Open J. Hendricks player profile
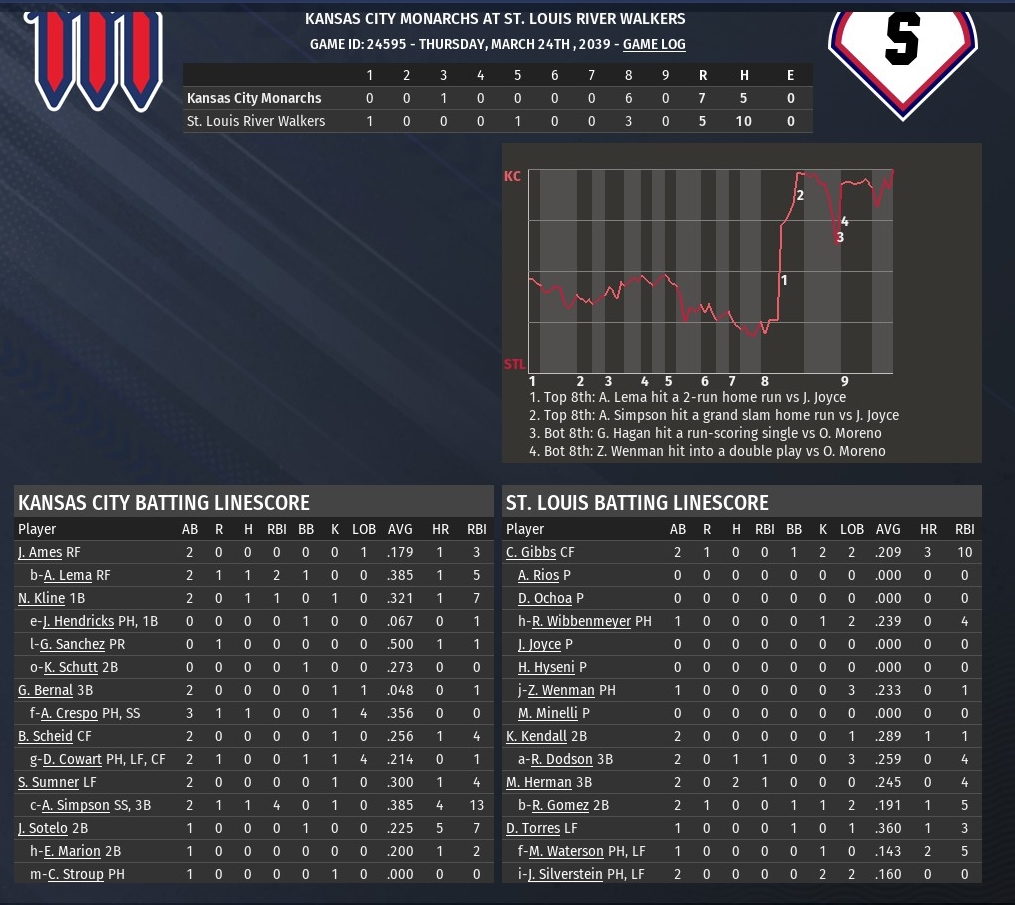Image resolution: width=1015 pixels, height=905 pixels. tap(78, 621)
